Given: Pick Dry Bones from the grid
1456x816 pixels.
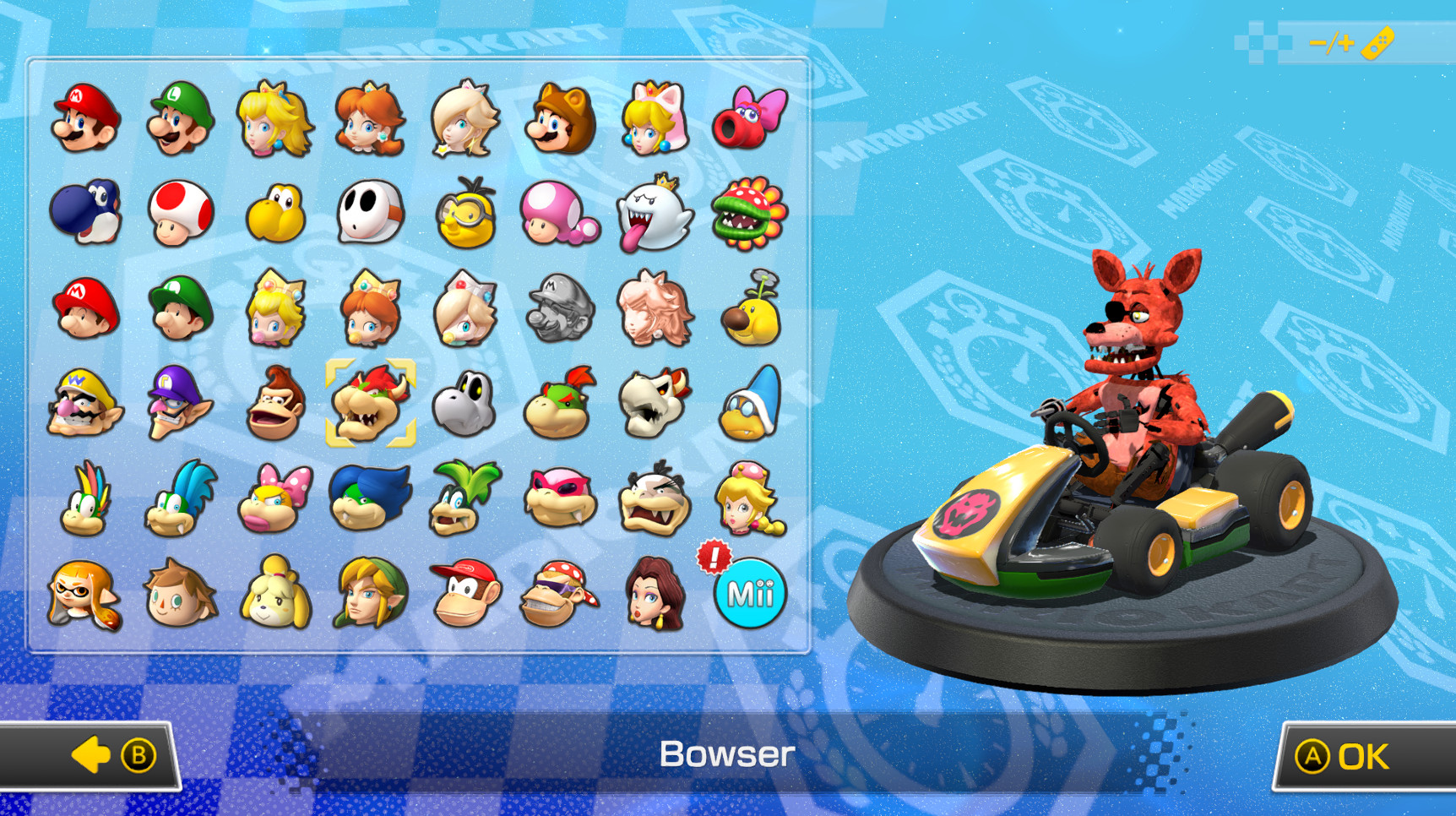Looking at the screenshot, I should pos(465,404).
